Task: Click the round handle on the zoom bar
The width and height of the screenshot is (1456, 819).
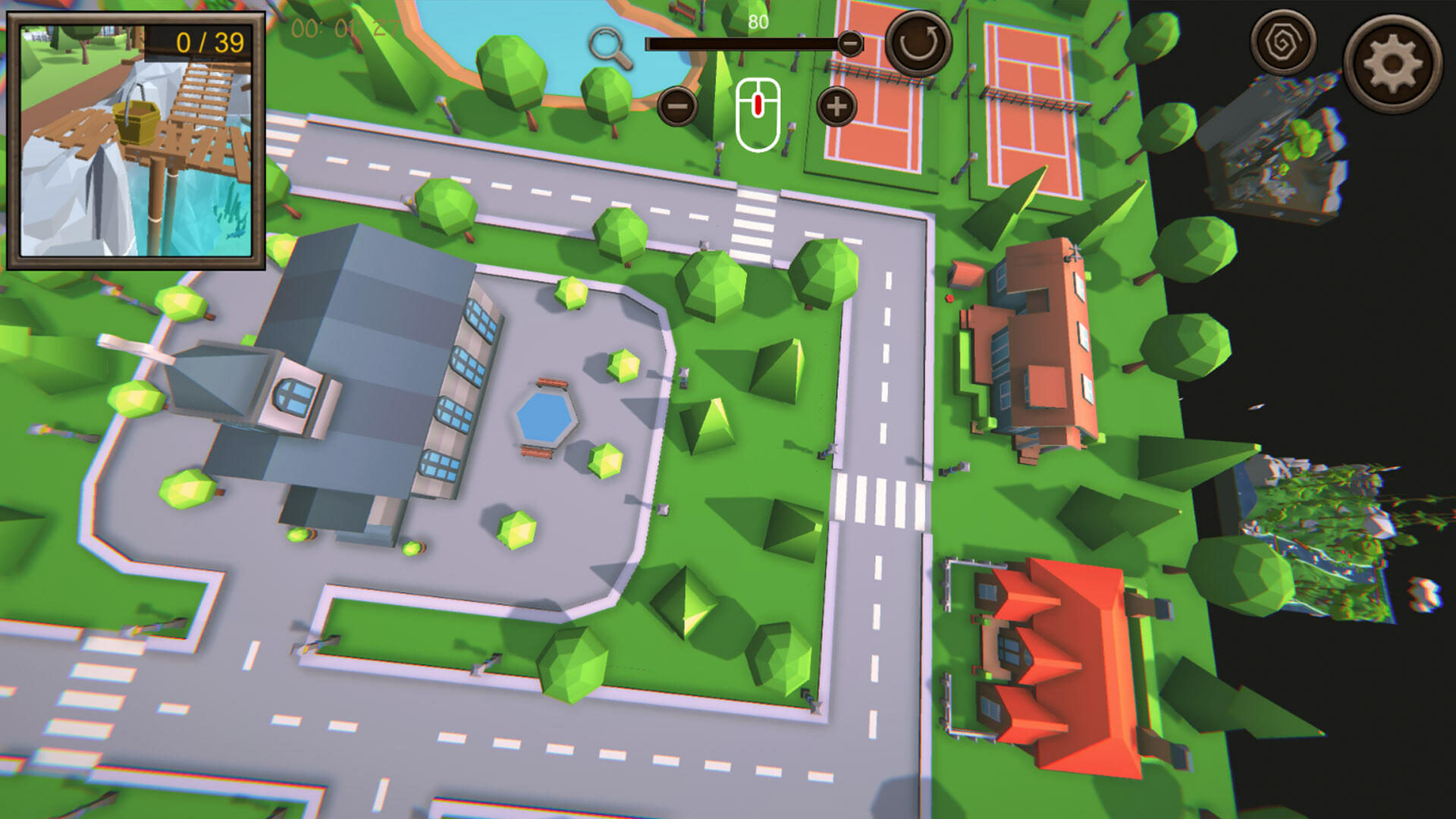Action: (849, 43)
